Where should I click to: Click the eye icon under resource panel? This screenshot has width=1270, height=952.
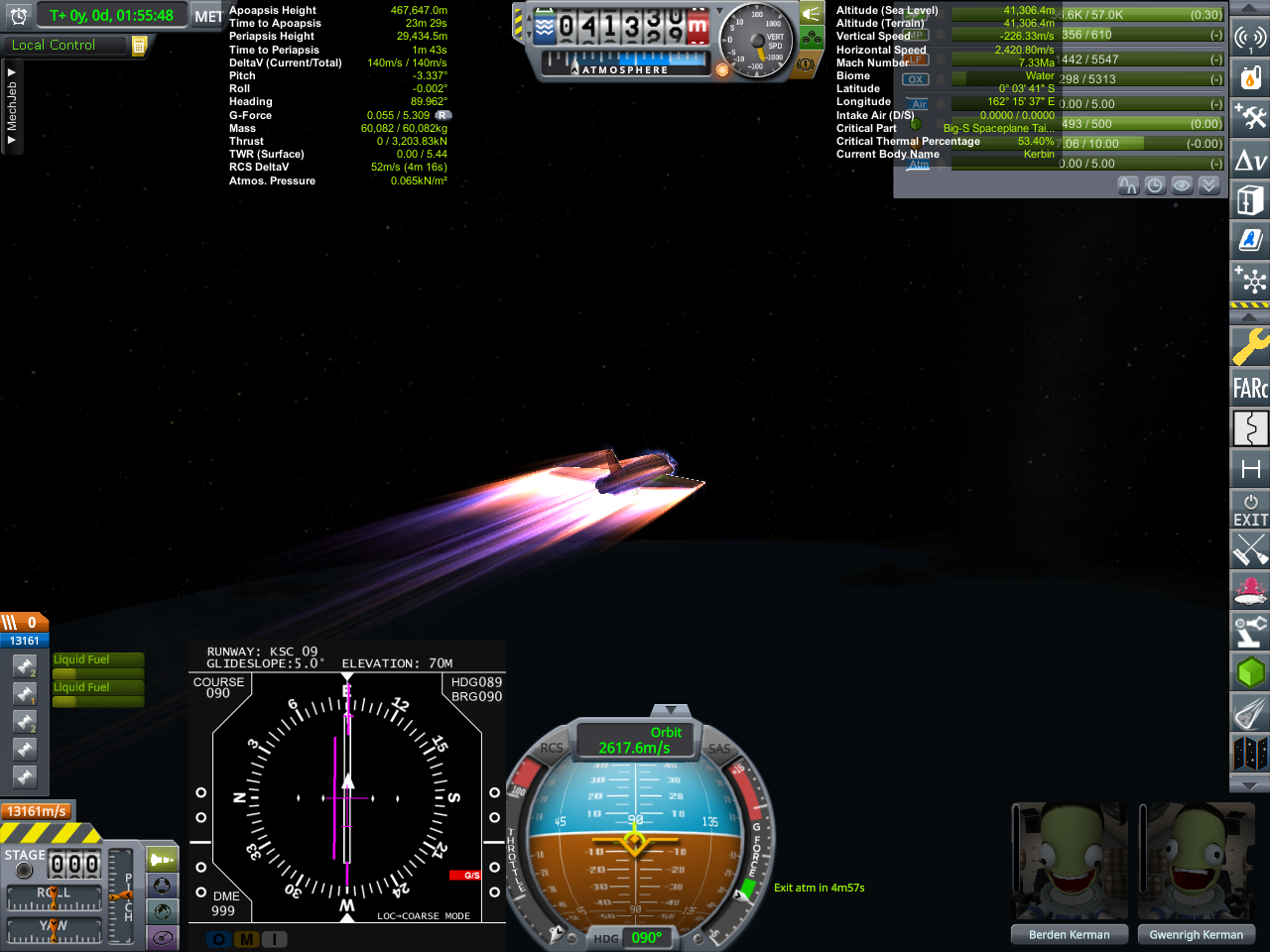(1182, 185)
